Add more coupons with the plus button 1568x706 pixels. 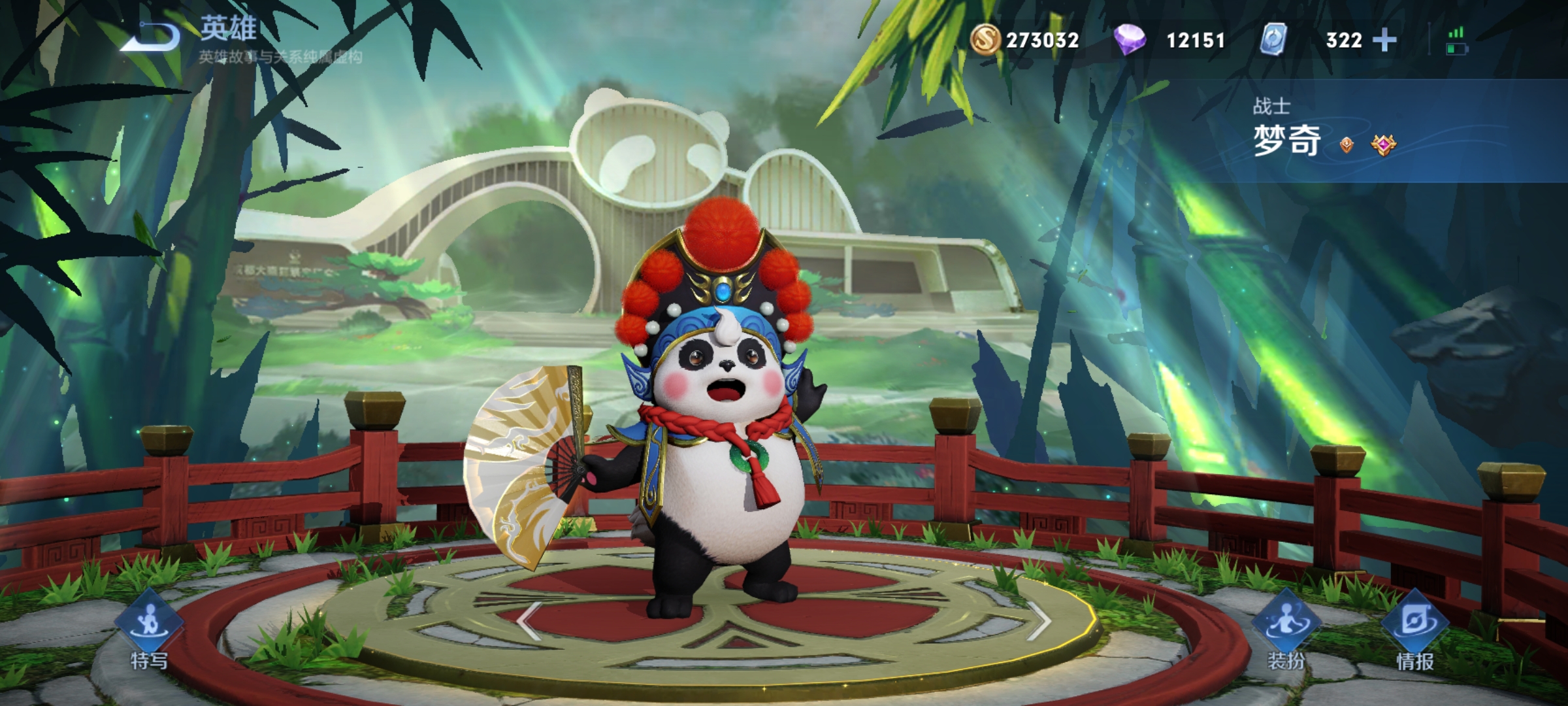click(x=1384, y=41)
